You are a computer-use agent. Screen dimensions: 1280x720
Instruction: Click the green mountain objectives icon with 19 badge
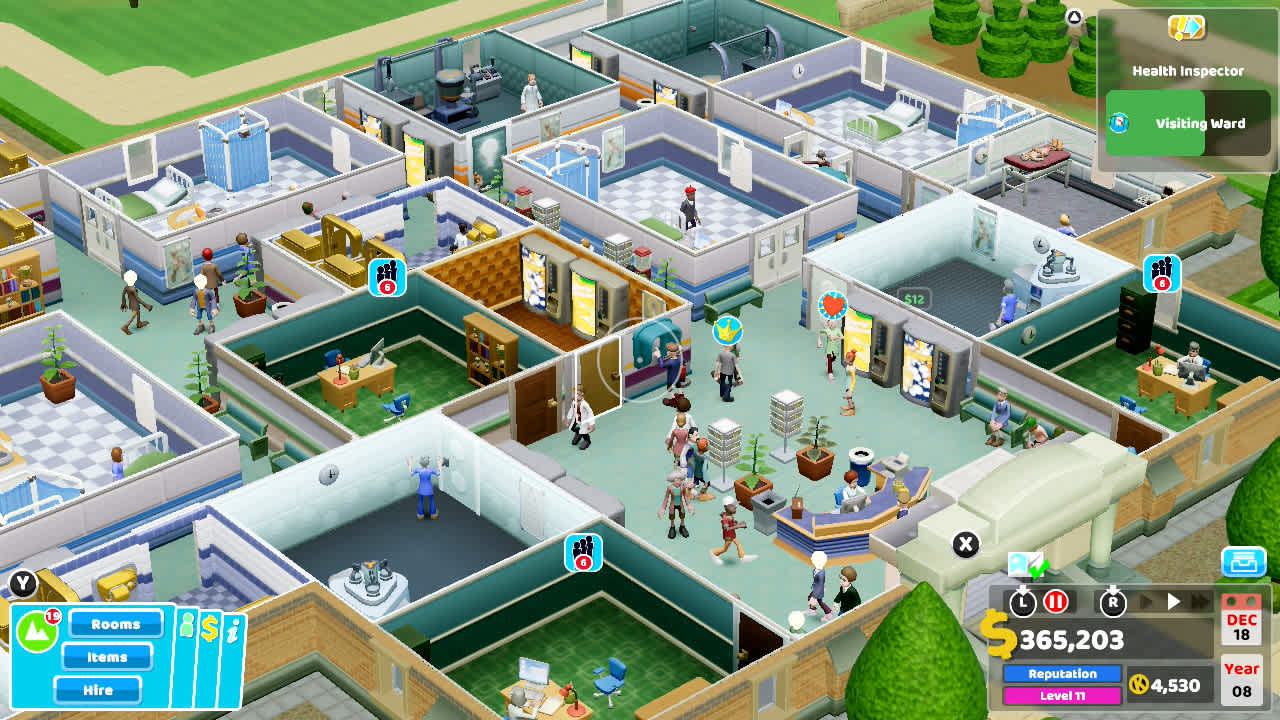click(38, 626)
